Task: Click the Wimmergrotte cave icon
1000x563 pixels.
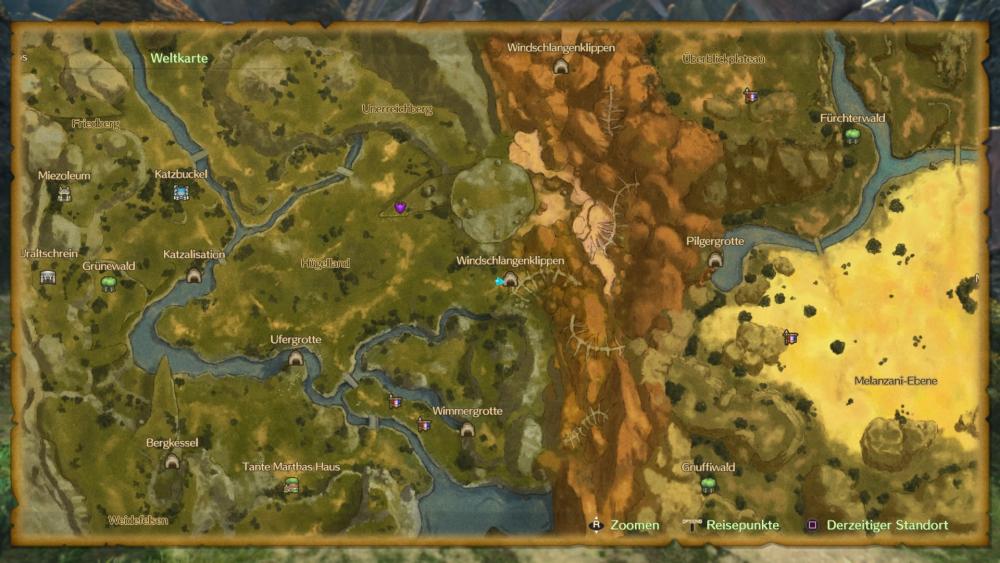Action: point(467,429)
